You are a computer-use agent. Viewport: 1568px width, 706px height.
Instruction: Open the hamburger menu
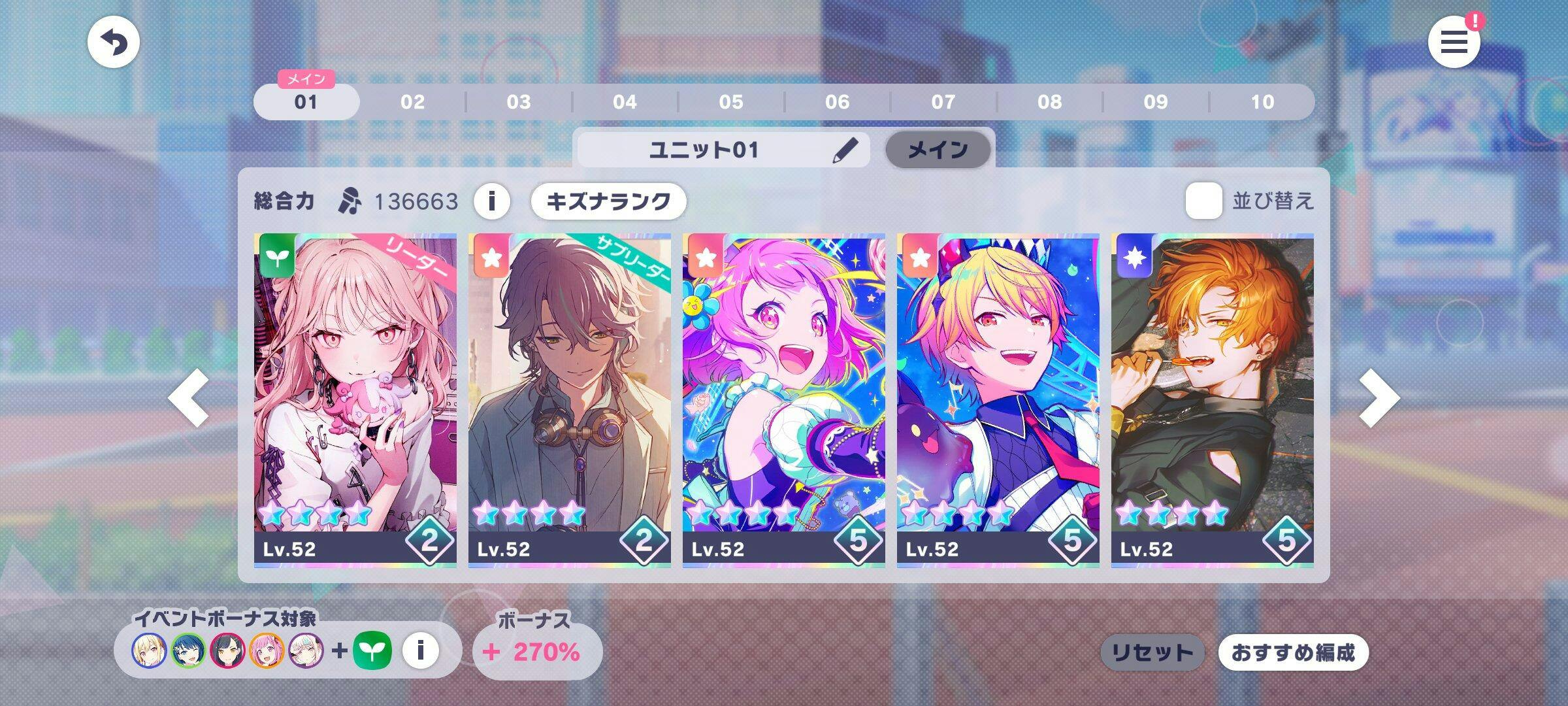point(1454,43)
